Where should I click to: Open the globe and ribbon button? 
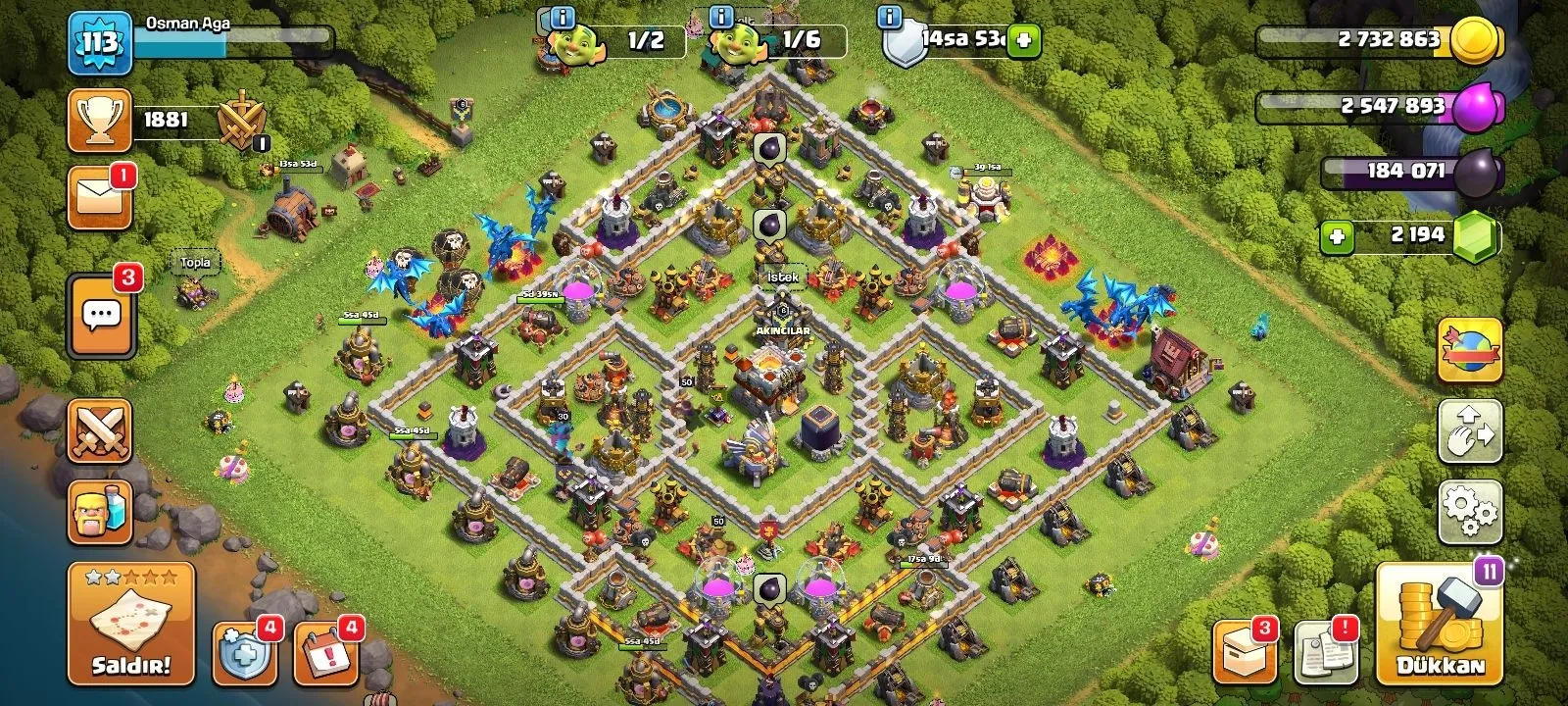pos(1470,350)
